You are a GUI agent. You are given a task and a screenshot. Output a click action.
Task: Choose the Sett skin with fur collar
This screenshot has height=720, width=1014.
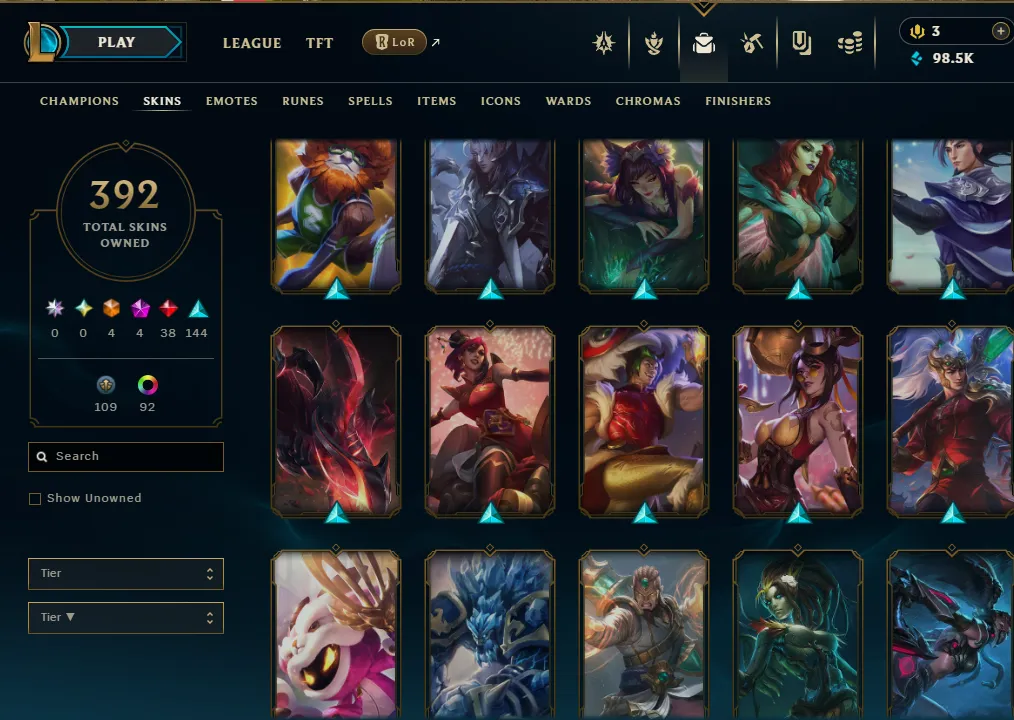point(644,420)
